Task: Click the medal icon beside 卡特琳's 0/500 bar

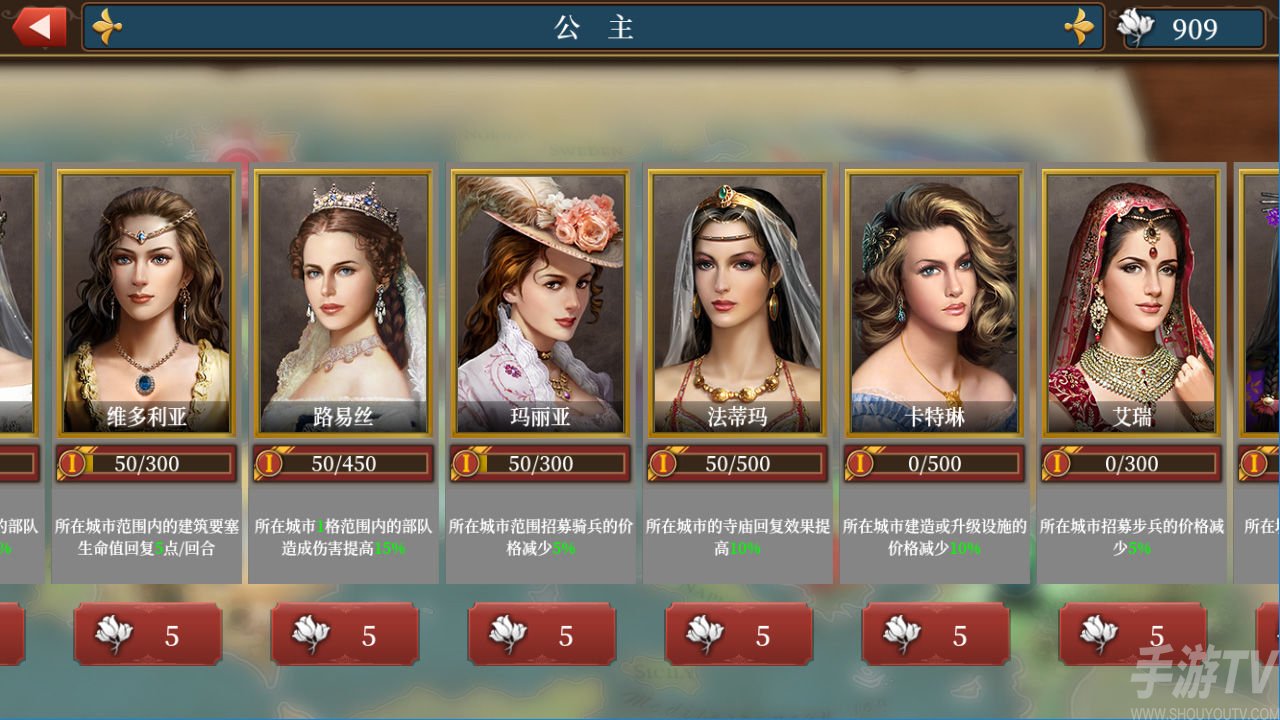Action: click(861, 463)
